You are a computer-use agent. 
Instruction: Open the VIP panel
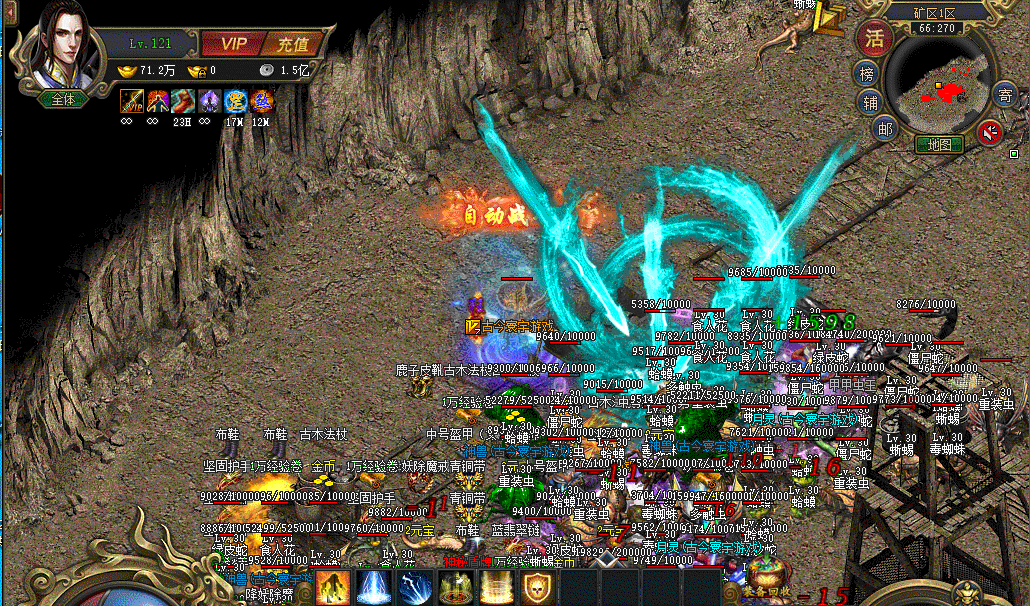(233, 43)
